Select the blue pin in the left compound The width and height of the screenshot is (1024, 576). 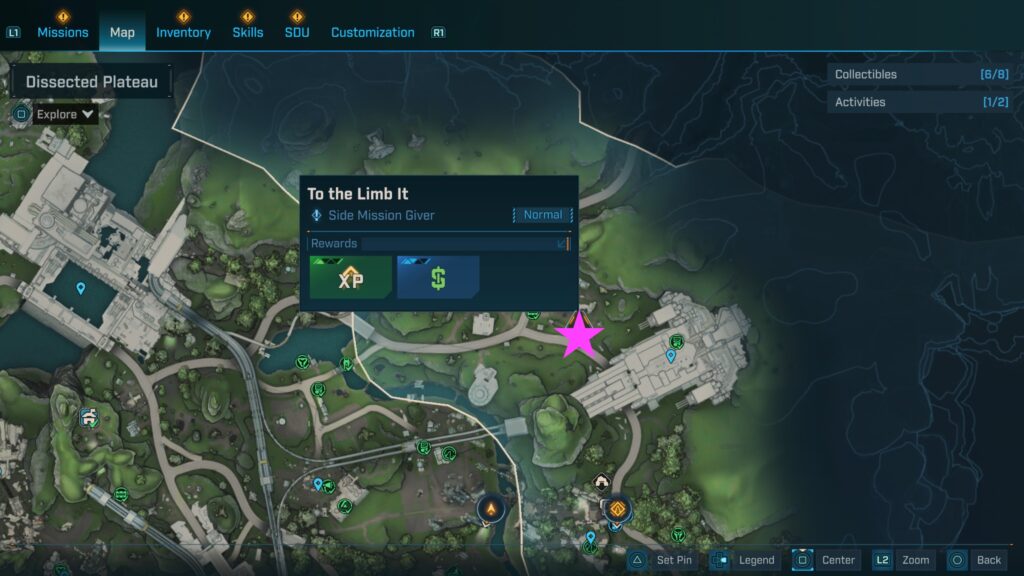point(81,289)
